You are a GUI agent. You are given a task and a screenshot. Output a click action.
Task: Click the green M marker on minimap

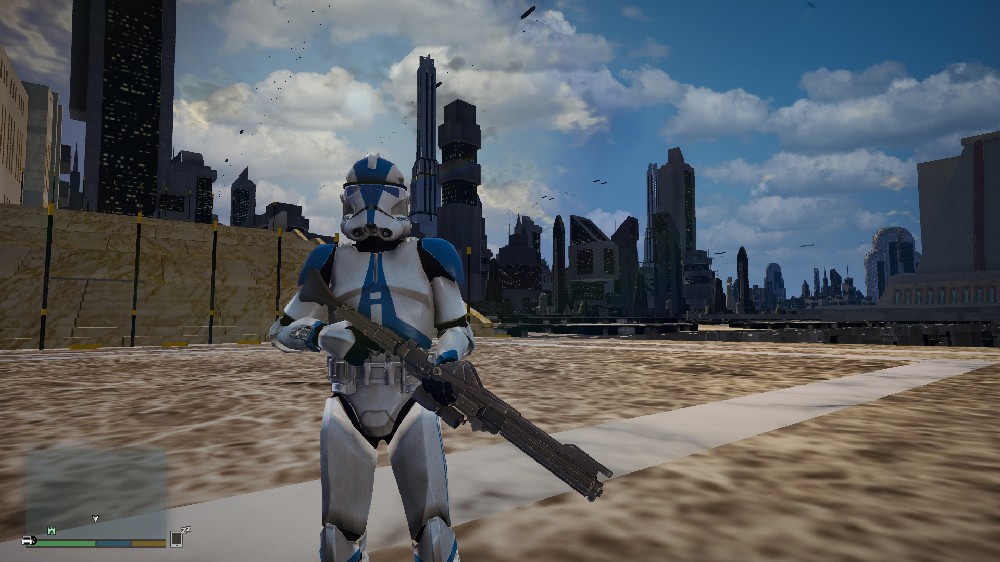51,530
